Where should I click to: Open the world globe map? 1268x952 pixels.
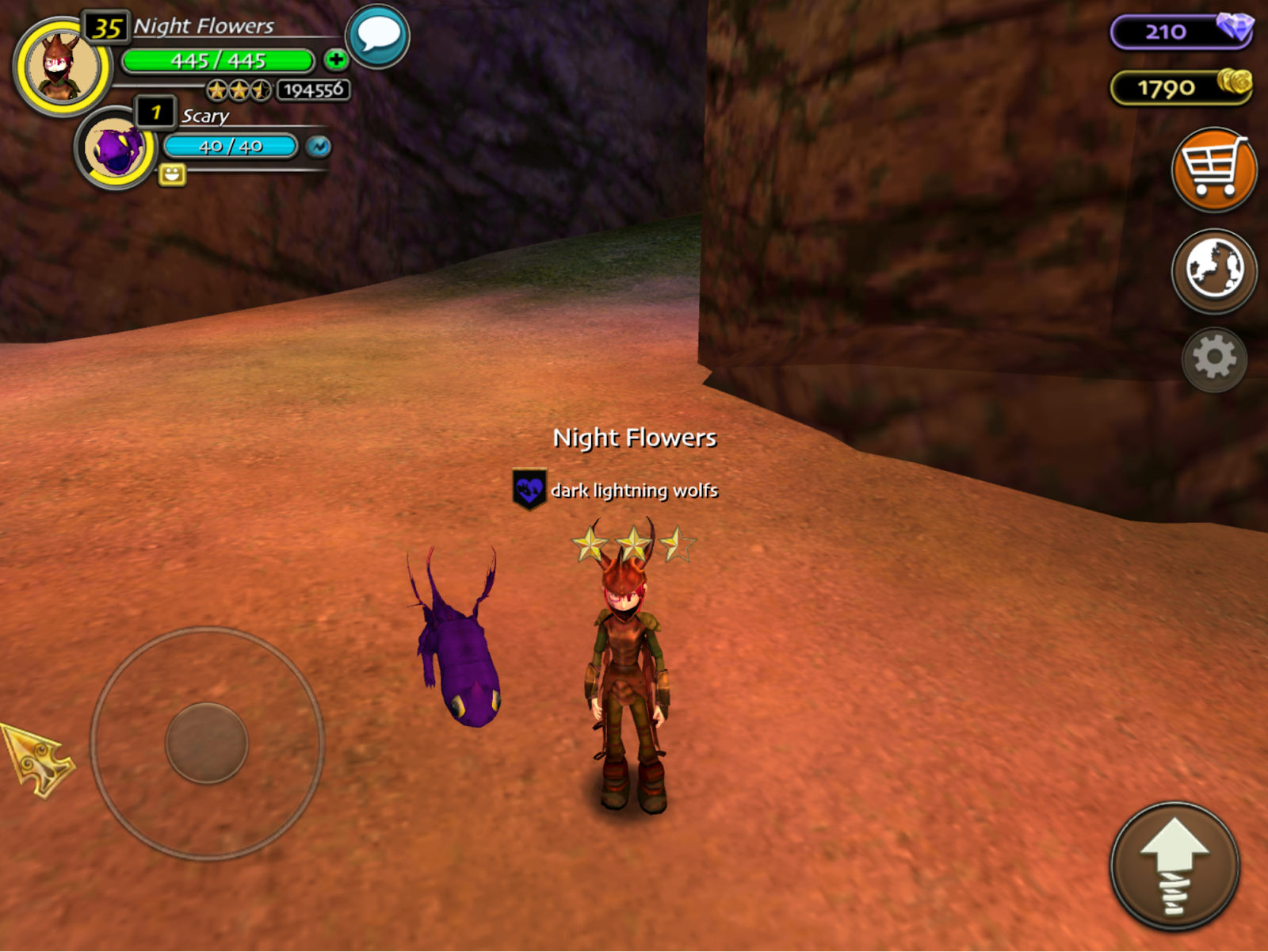click(1213, 270)
